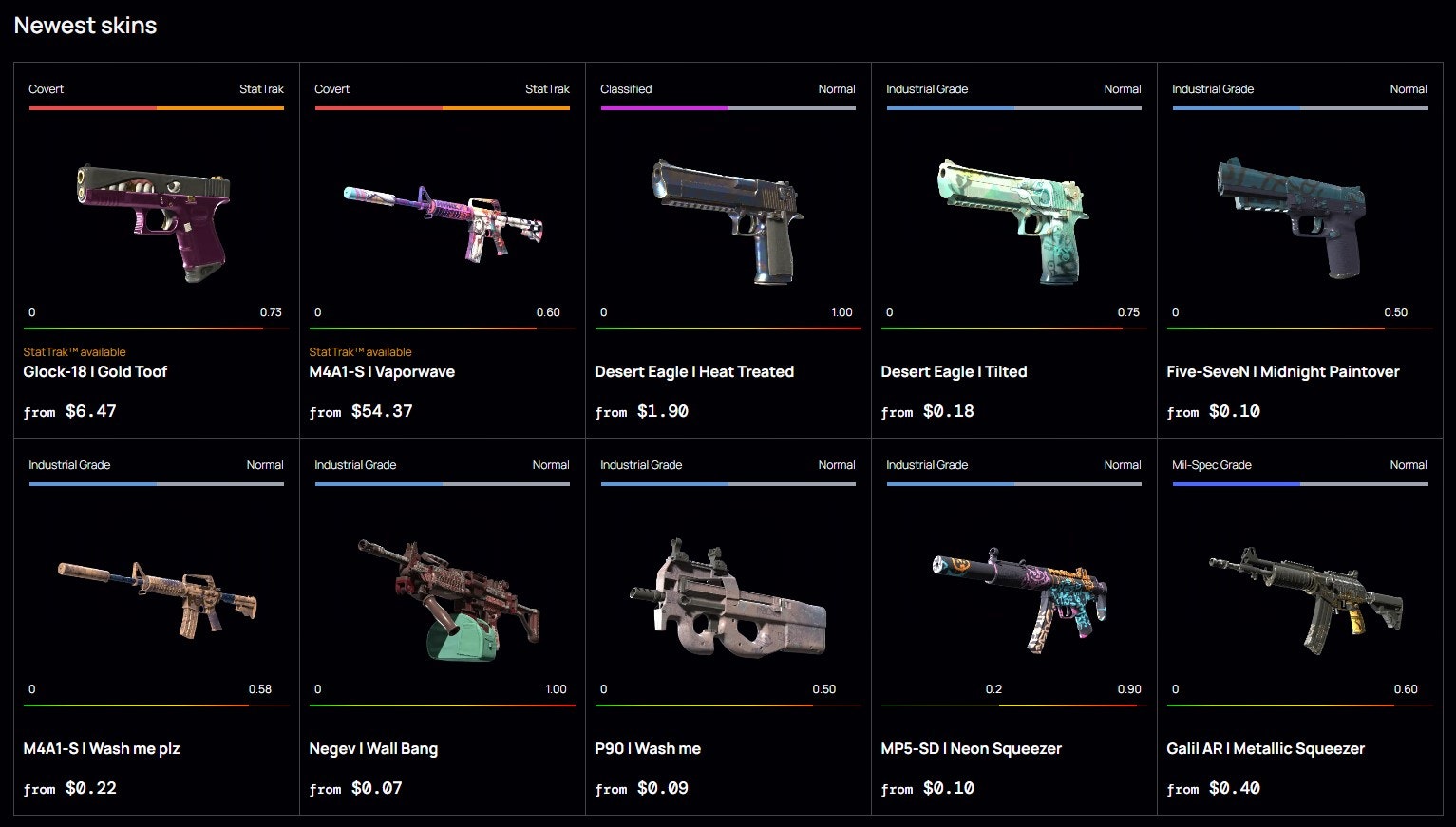Image resolution: width=1456 pixels, height=827 pixels.
Task: Click the StatTrak available label under Glock-18
Action: 74,351
